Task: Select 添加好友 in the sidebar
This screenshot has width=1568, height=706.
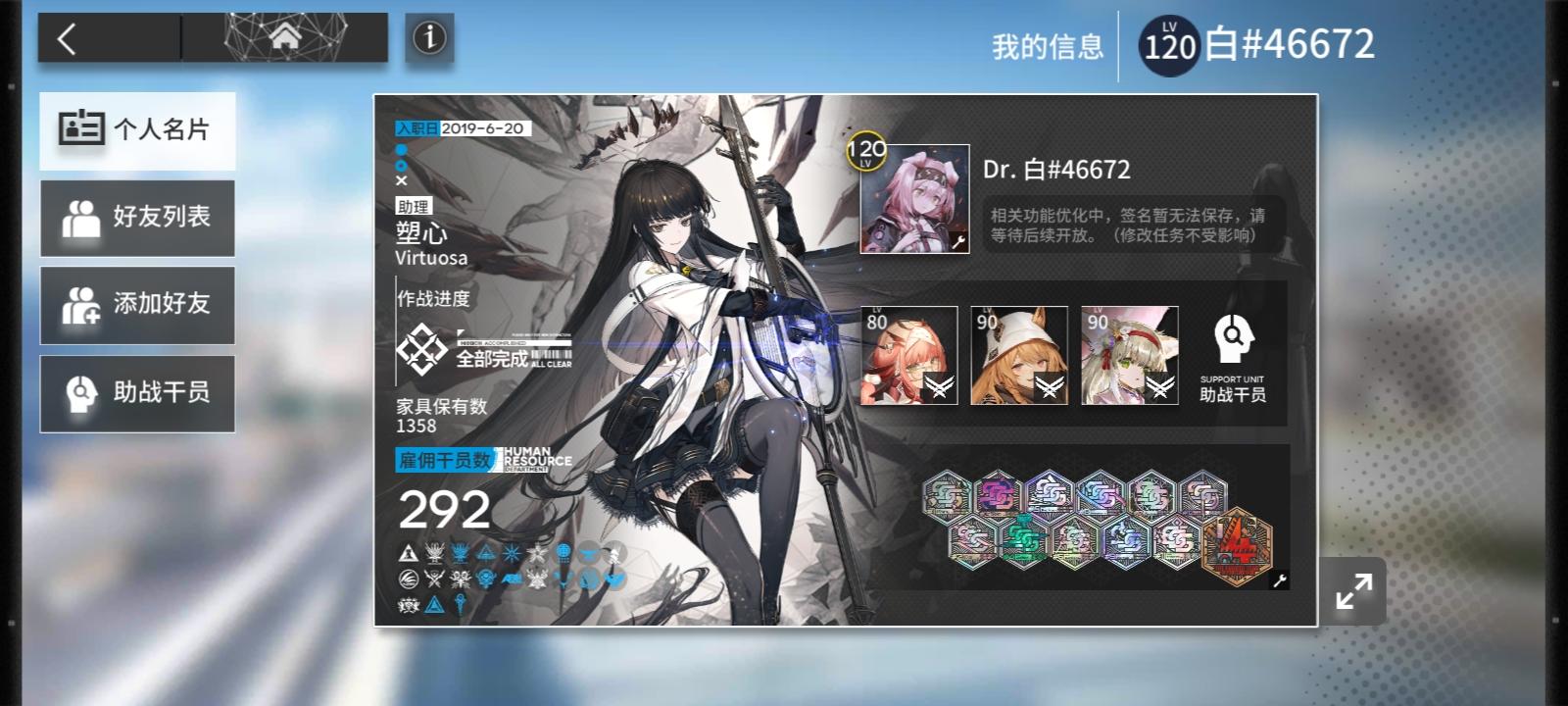Action: tap(137, 305)
